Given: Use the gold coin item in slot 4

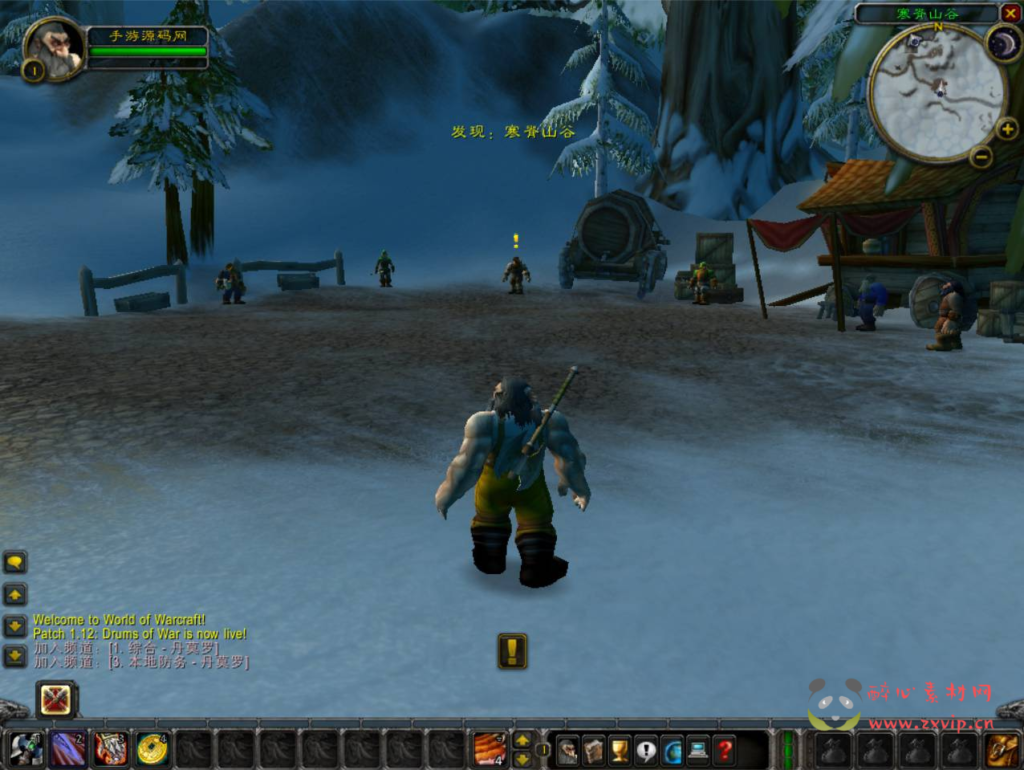Looking at the screenshot, I should click(x=153, y=749).
